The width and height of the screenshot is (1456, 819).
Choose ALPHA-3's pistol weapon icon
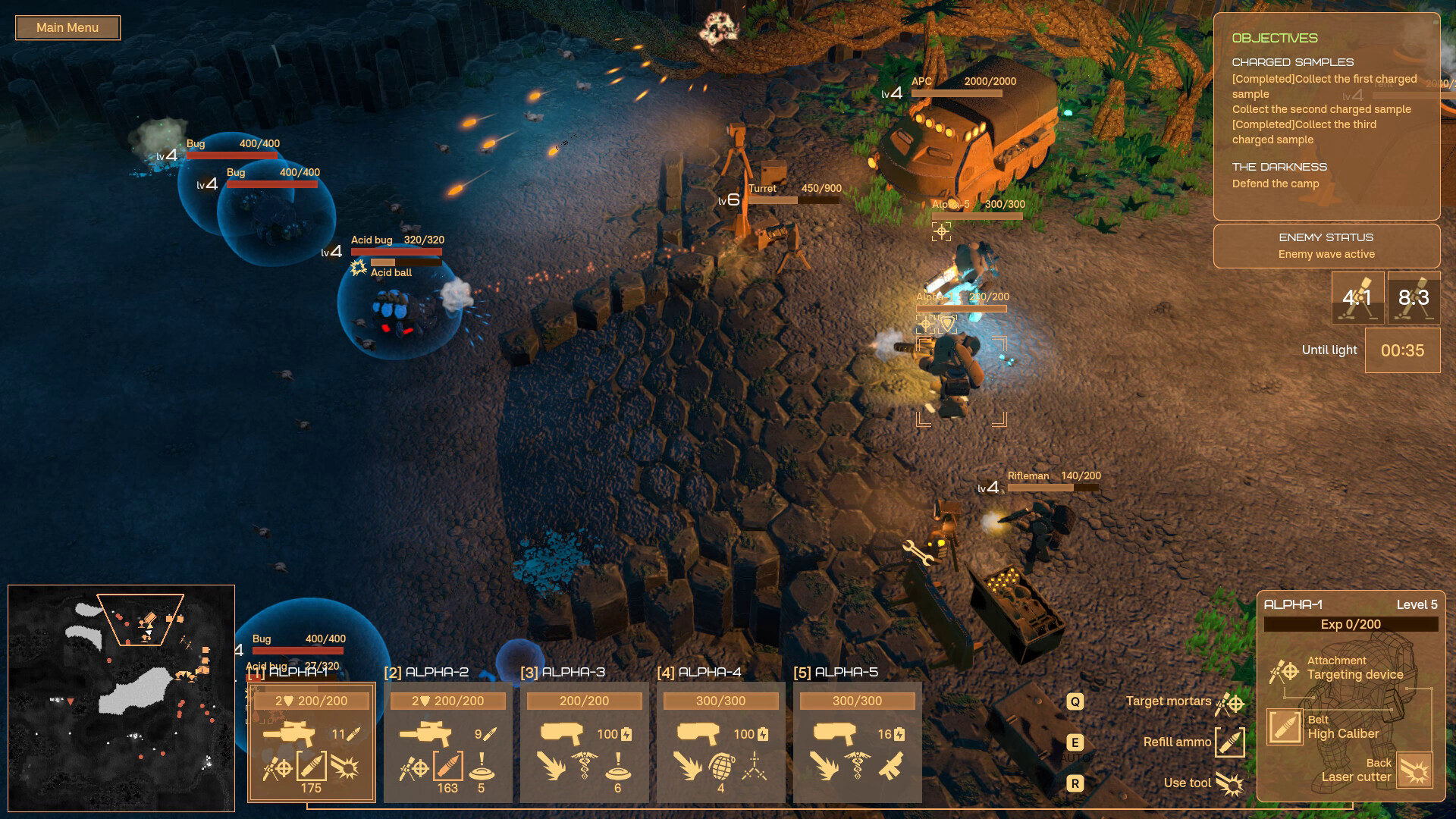tap(562, 734)
